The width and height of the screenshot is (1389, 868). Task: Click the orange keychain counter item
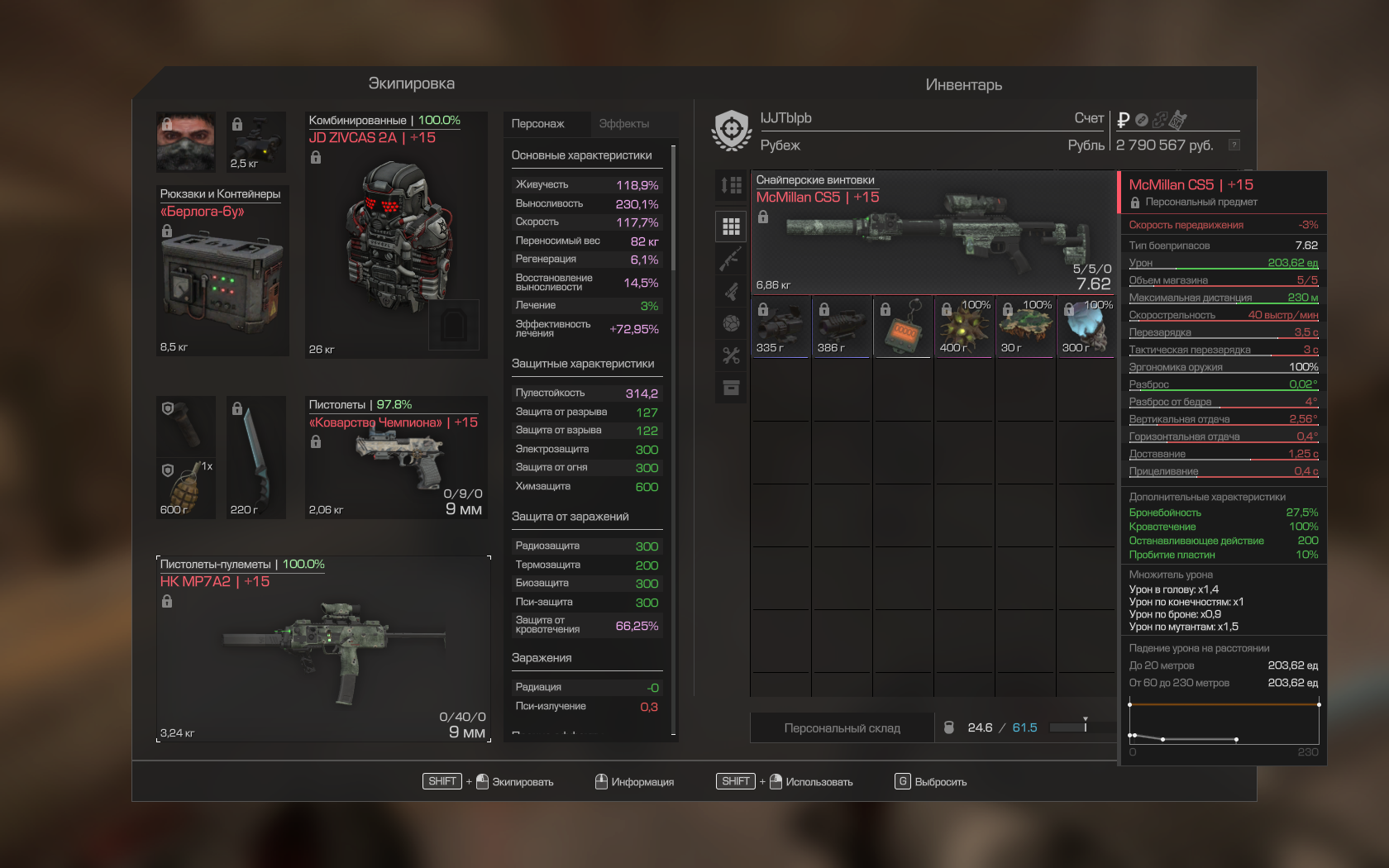click(903, 327)
